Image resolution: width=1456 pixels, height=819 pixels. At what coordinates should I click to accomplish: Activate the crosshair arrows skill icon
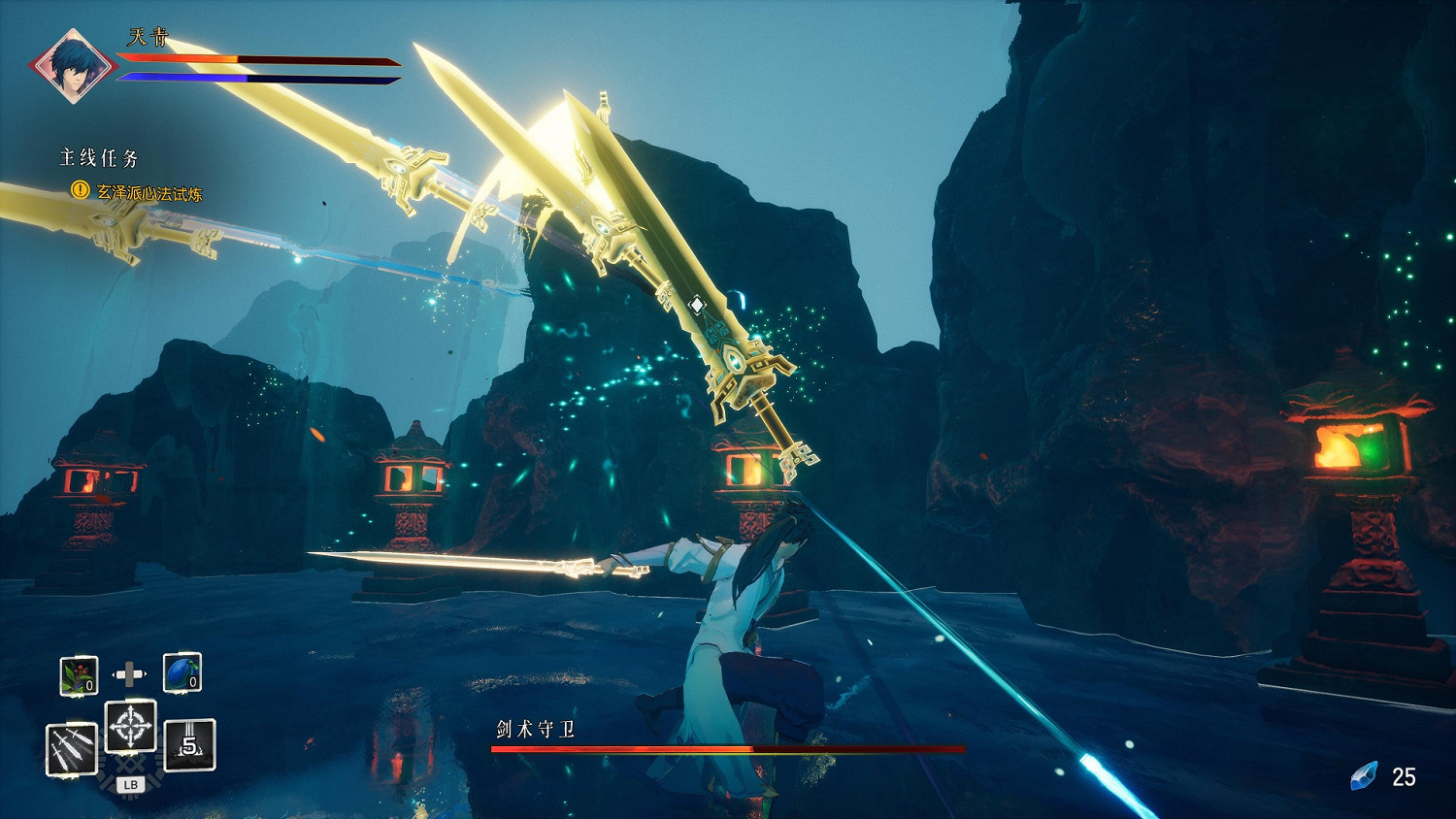130,726
